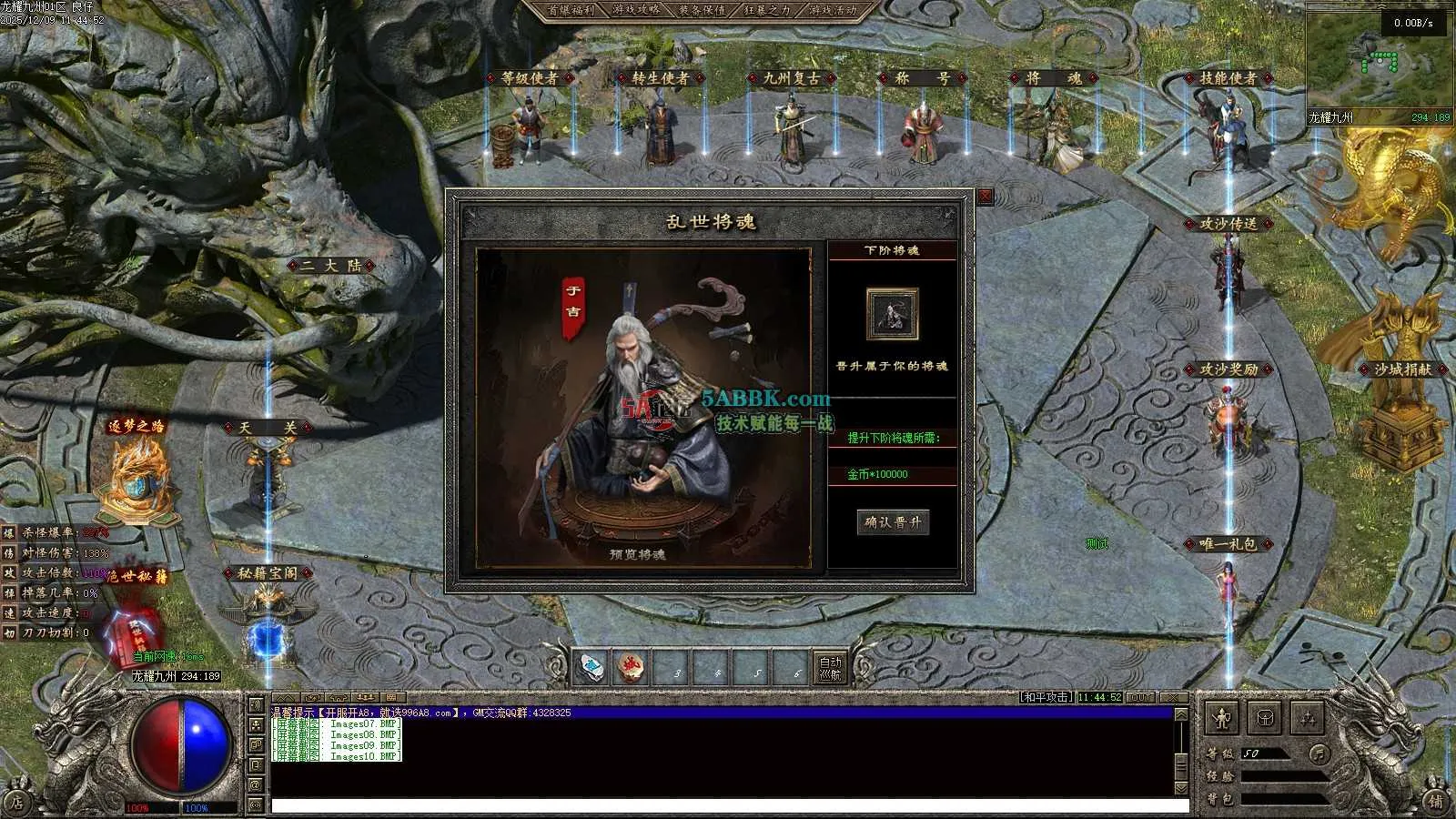Click the OUT logout button
Viewport: 1456px width, 819px height.
coord(1140,697)
